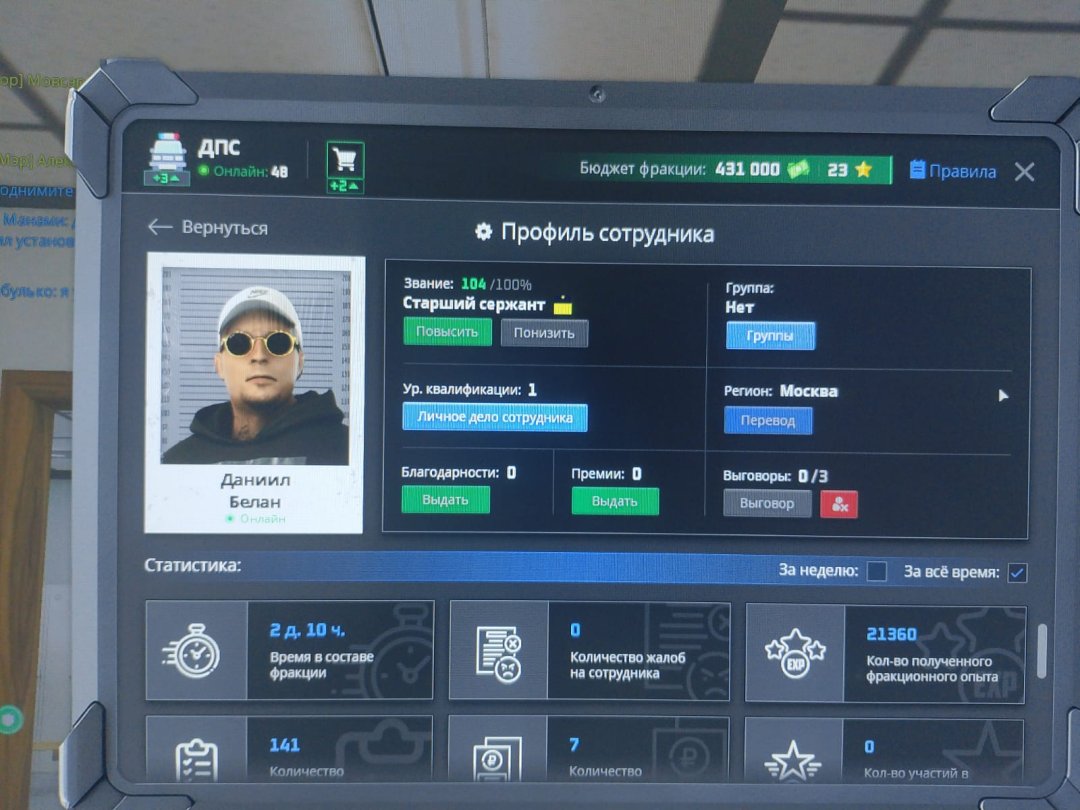Issue a commendation under Благодарности
Image resolution: width=1080 pixels, height=810 pixels.
coord(445,500)
